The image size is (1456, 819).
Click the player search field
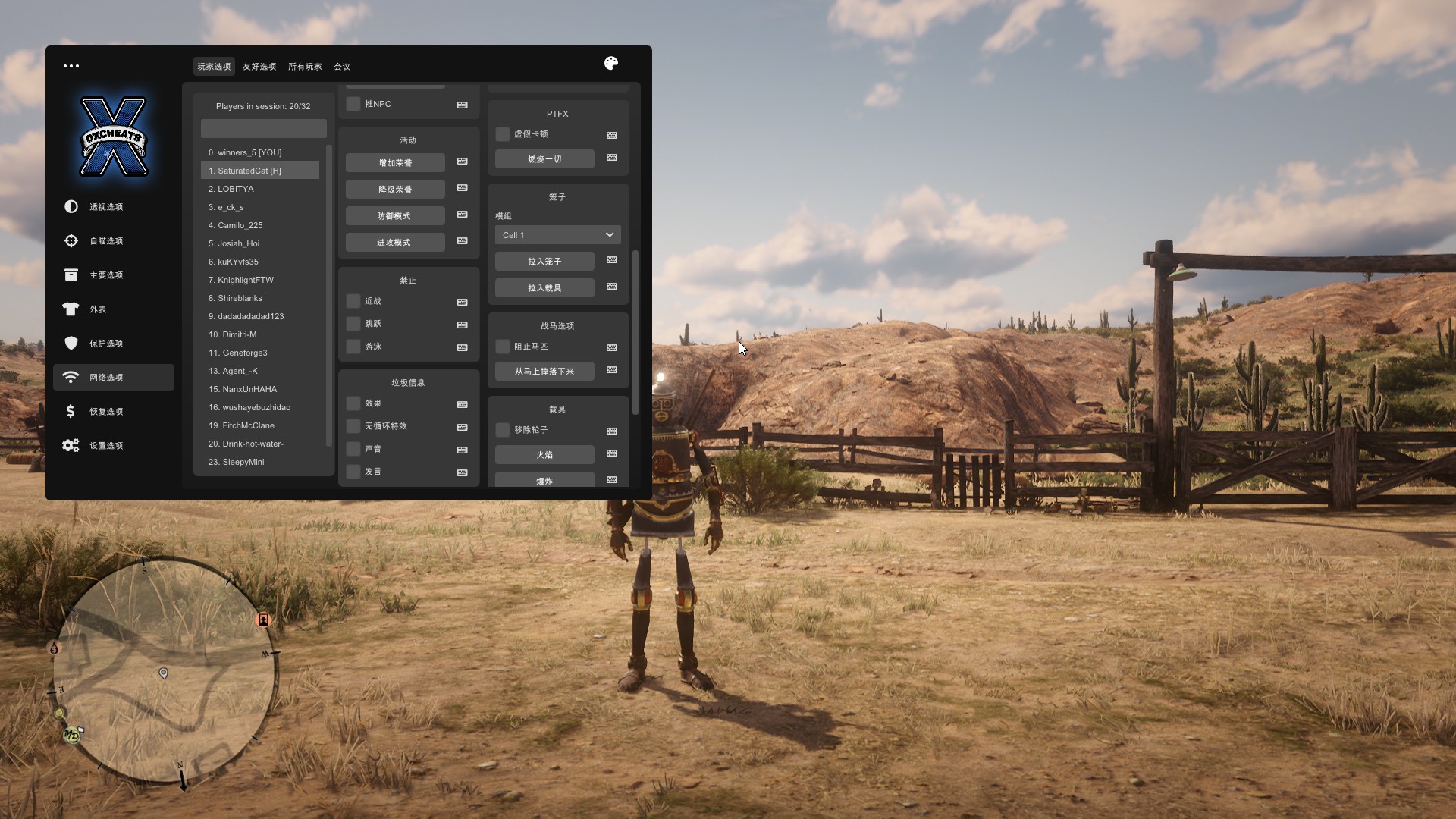coord(263,128)
